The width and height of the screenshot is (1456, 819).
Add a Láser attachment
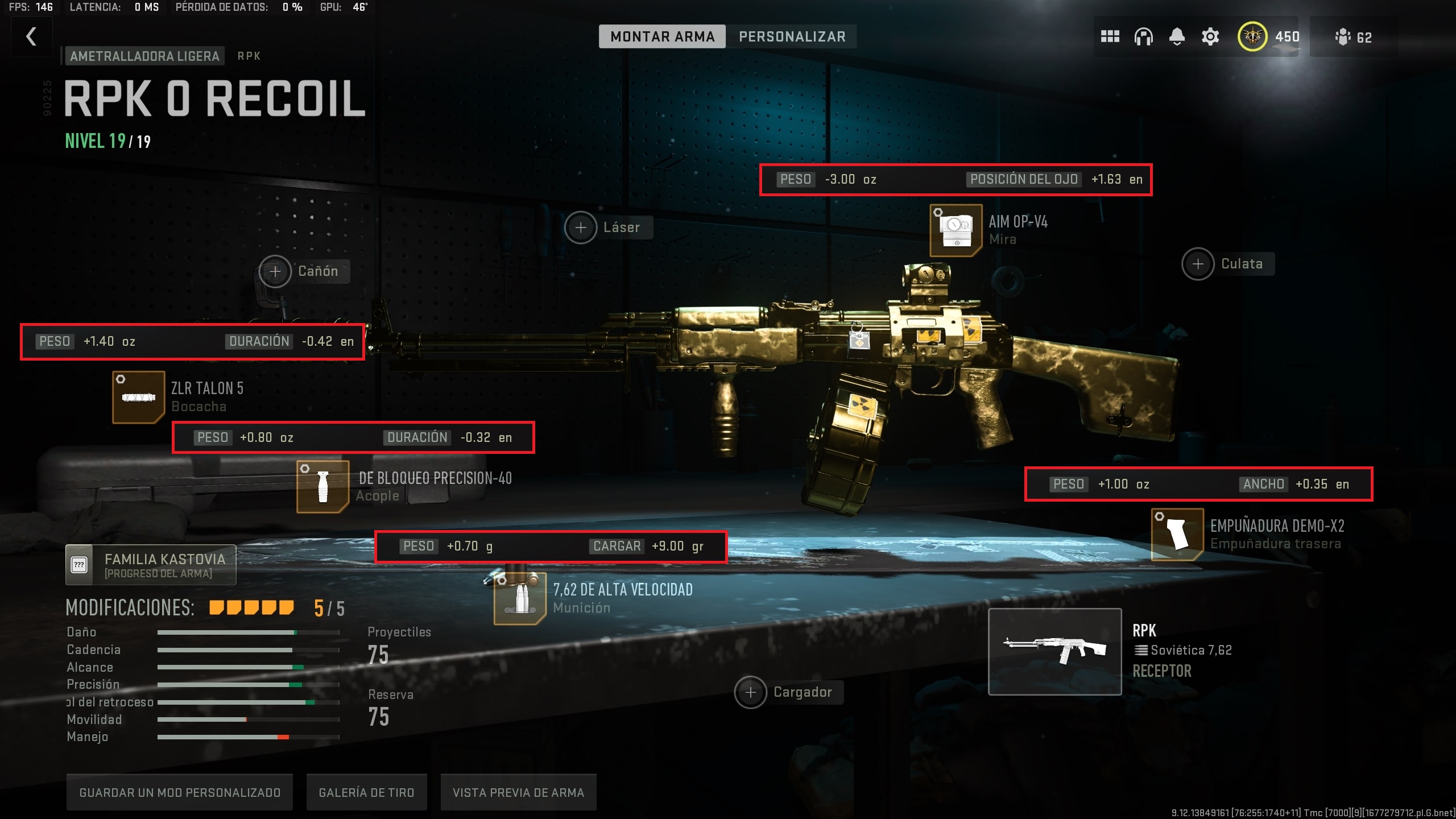tap(581, 227)
